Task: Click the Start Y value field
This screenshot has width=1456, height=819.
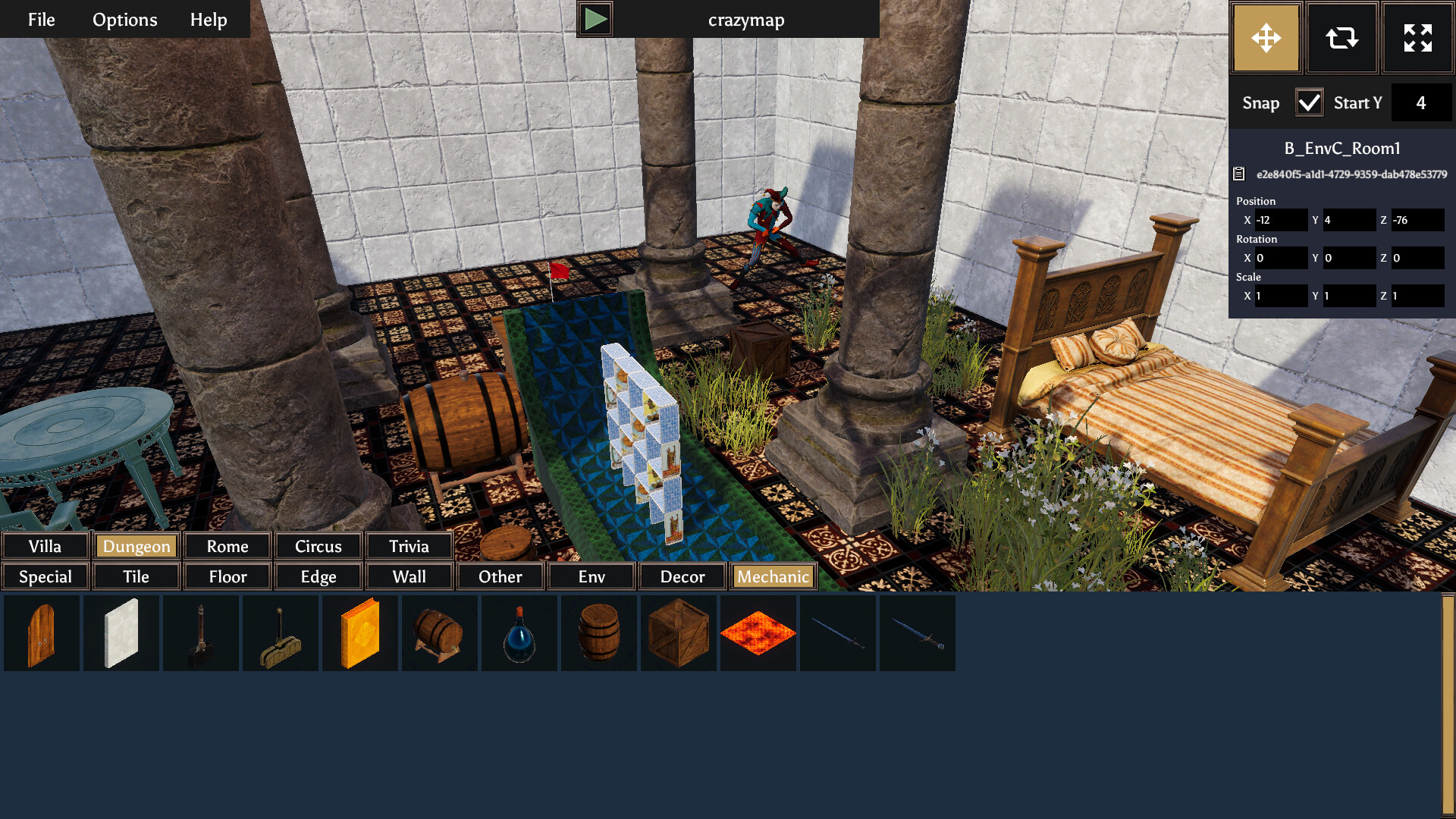Action: (1422, 102)
